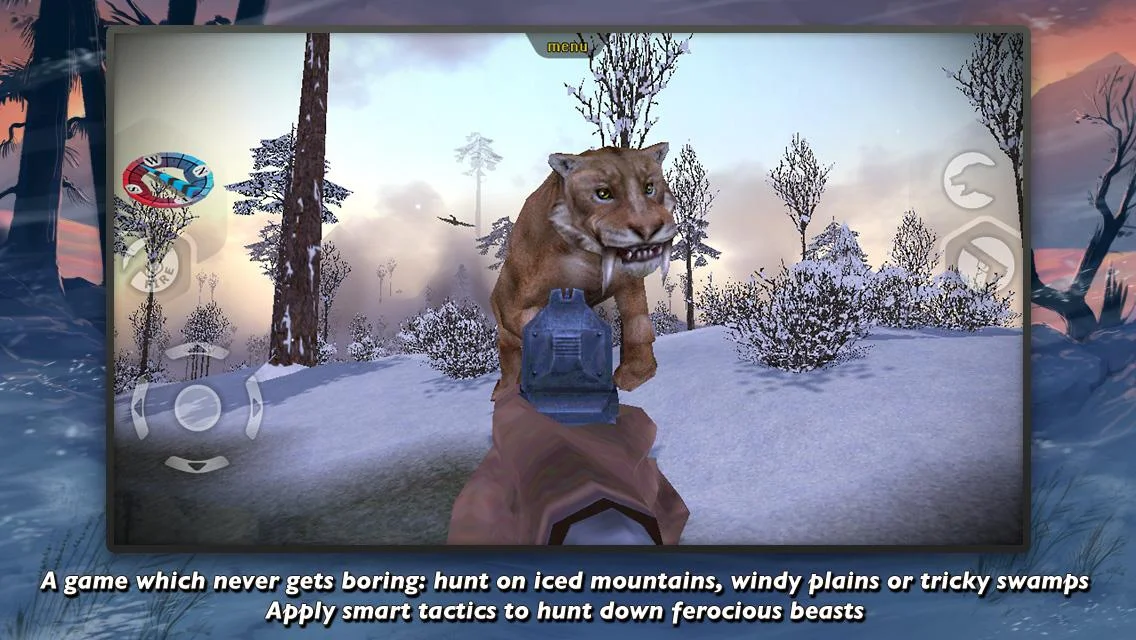The image size is (1136, 640).
Task: Tap the down arrow on the movement pad
Action: pos(196,464)
